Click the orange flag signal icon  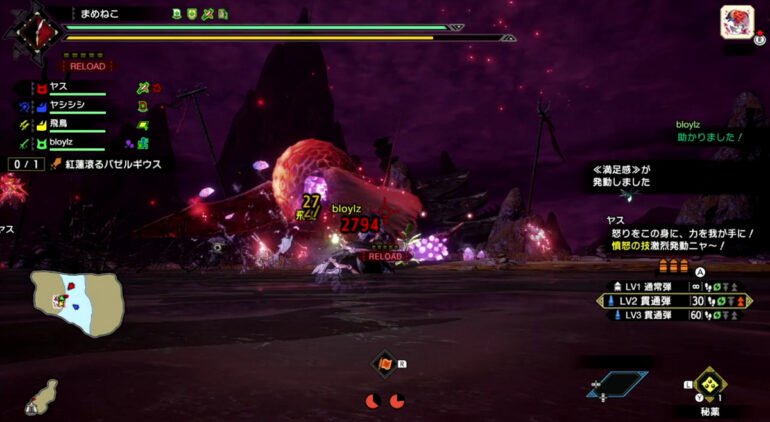pos(384,365)
